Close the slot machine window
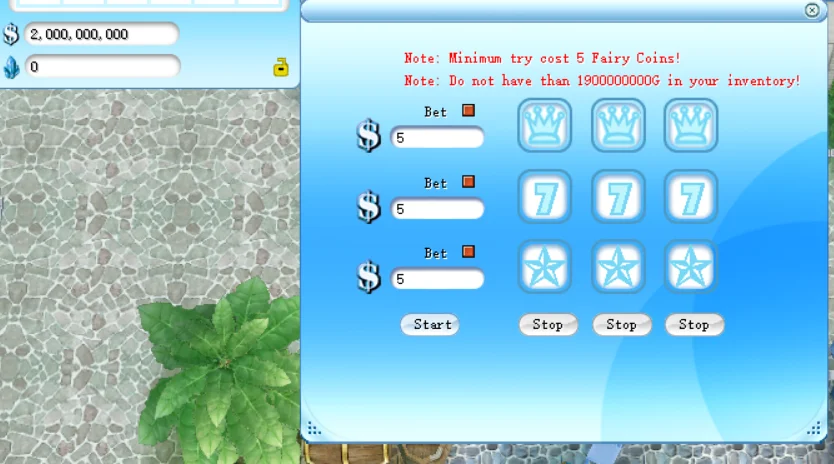 pyautogui.click(x=812, y=10)
